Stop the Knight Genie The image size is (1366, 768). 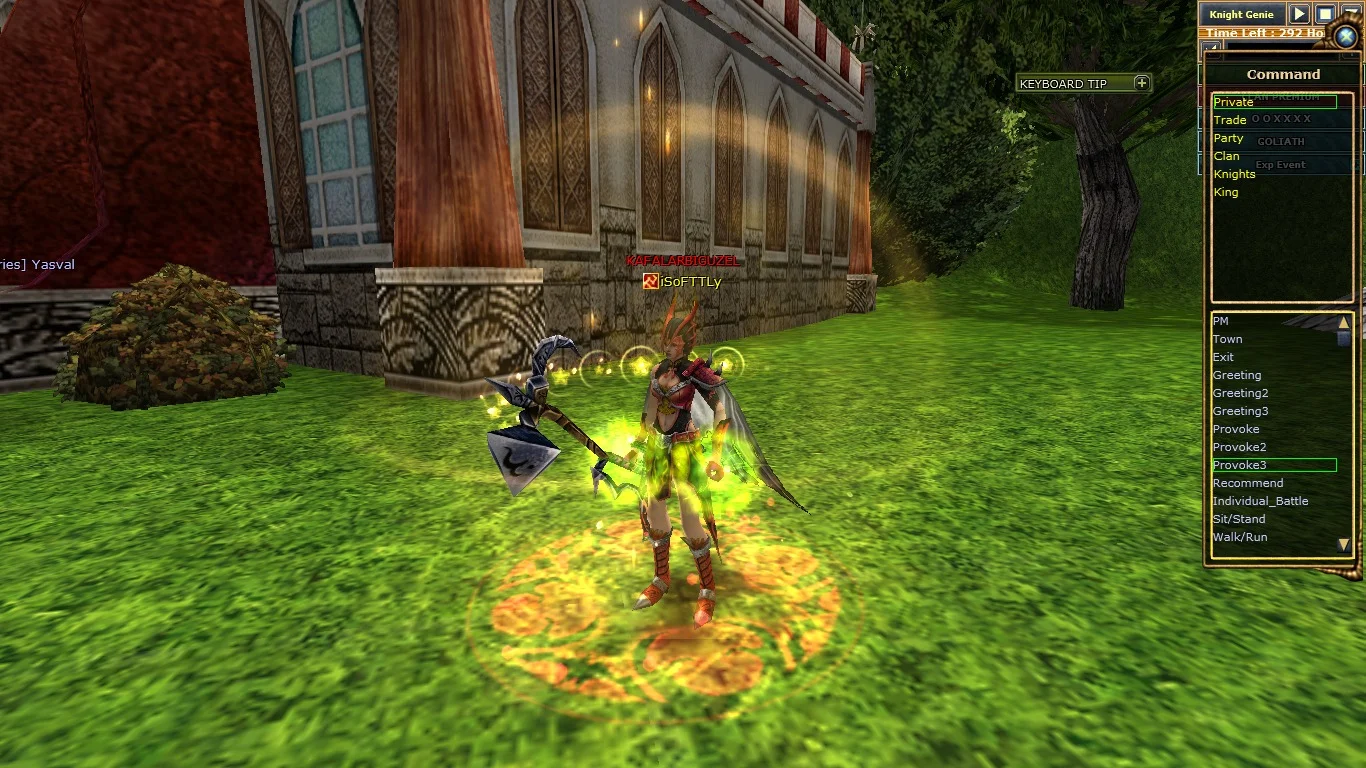coord(1324,14)
